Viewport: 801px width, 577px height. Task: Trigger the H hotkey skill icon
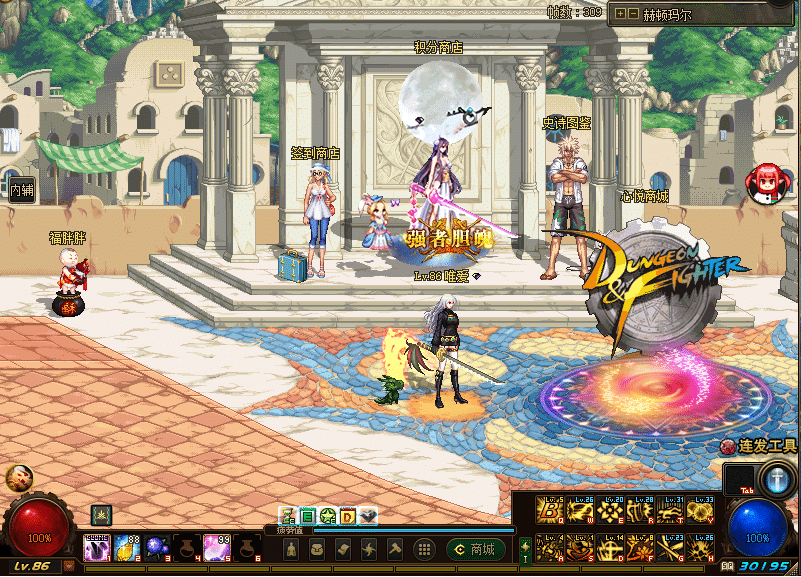coord(701,546)
